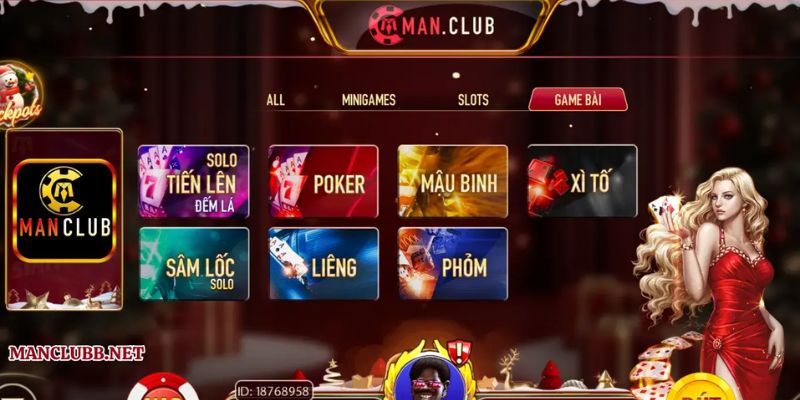This screenshot has height=400, width=800.
Task: Click the MAN.CLUB logo header
Action: click(x=430, y=23)
